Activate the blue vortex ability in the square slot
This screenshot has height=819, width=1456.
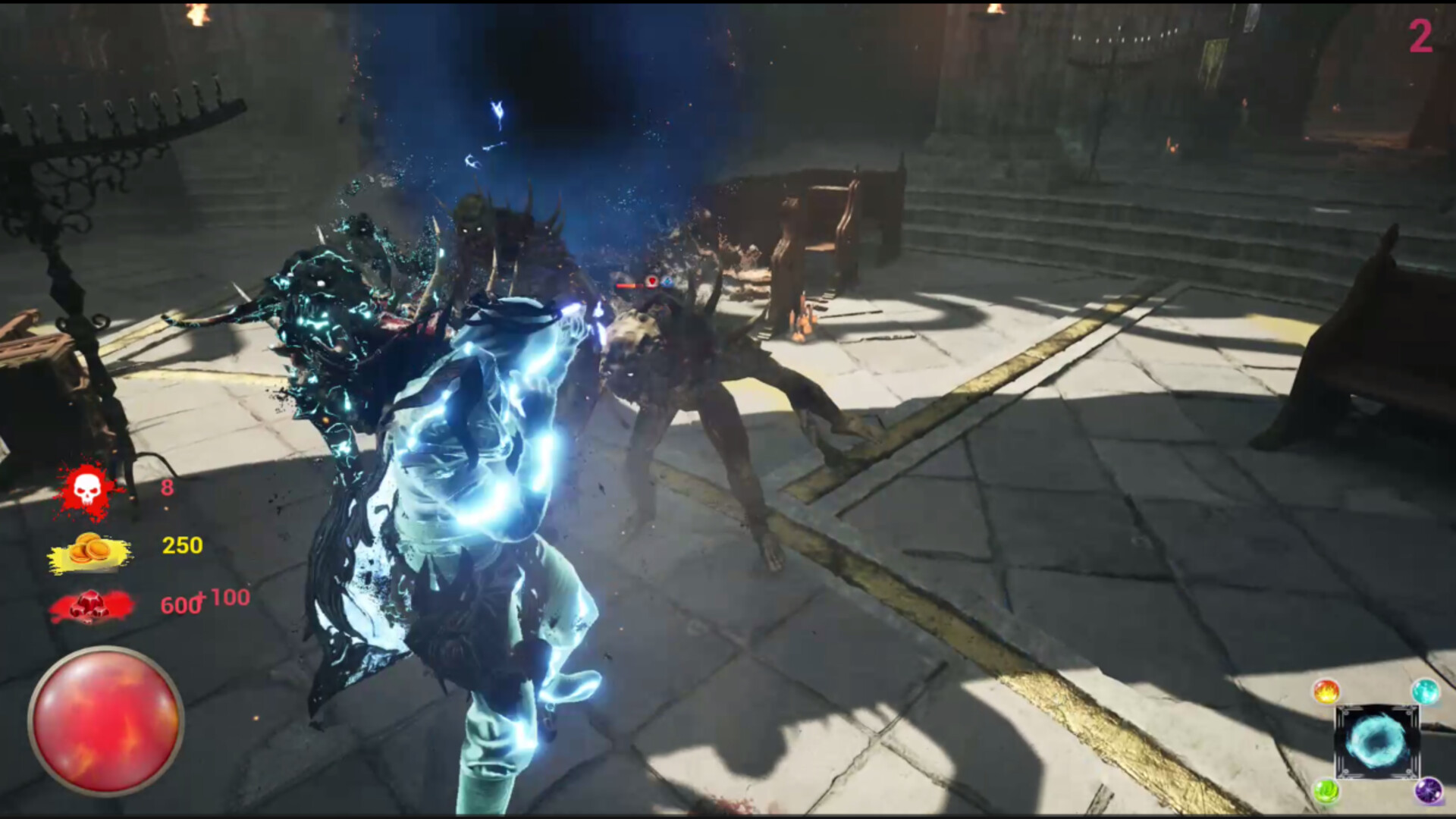pyautogui.click(x=1378, y=741)
